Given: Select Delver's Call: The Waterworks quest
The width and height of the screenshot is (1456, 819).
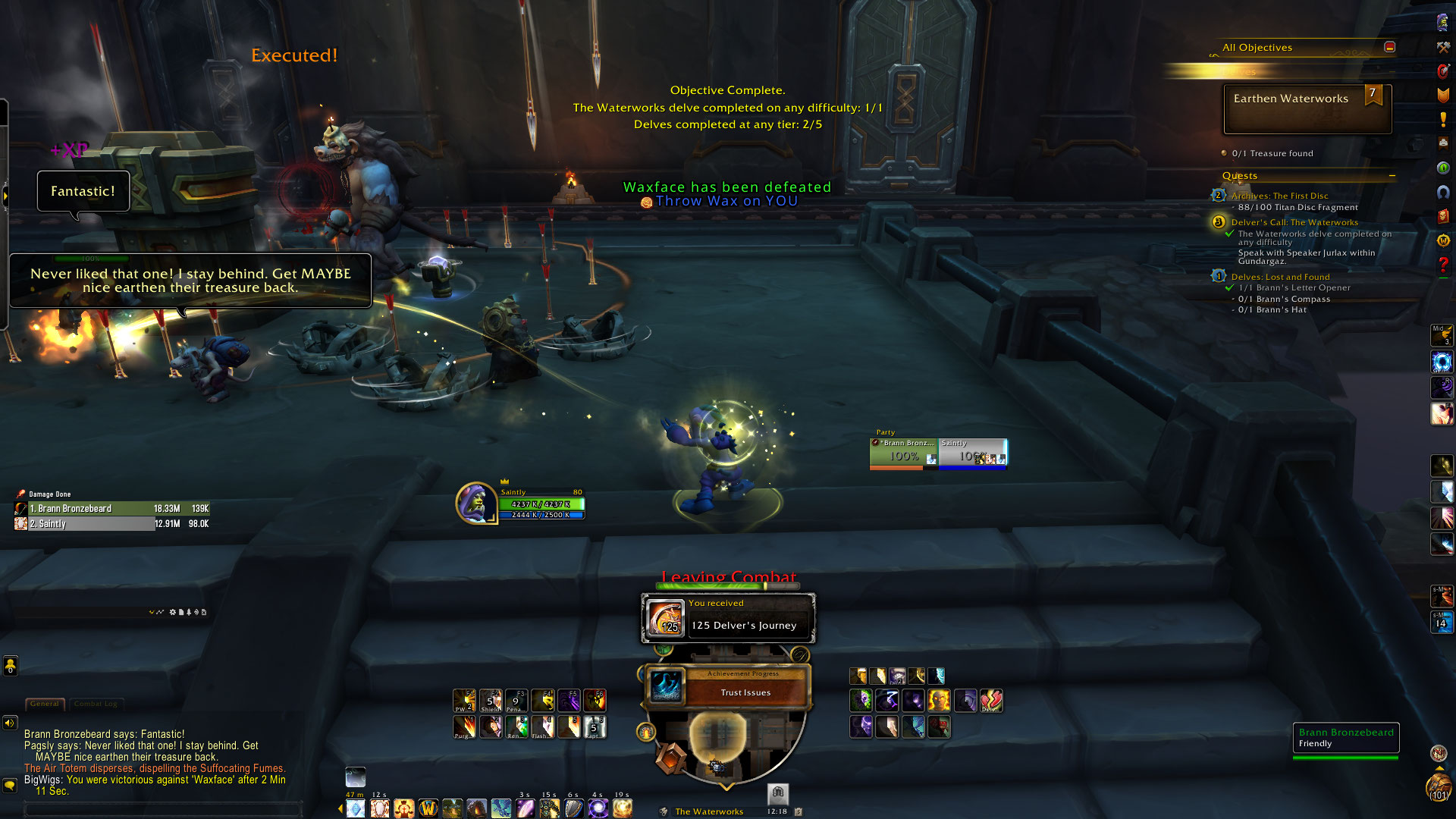Looking at the screenshot, I should coord(1294,222).
